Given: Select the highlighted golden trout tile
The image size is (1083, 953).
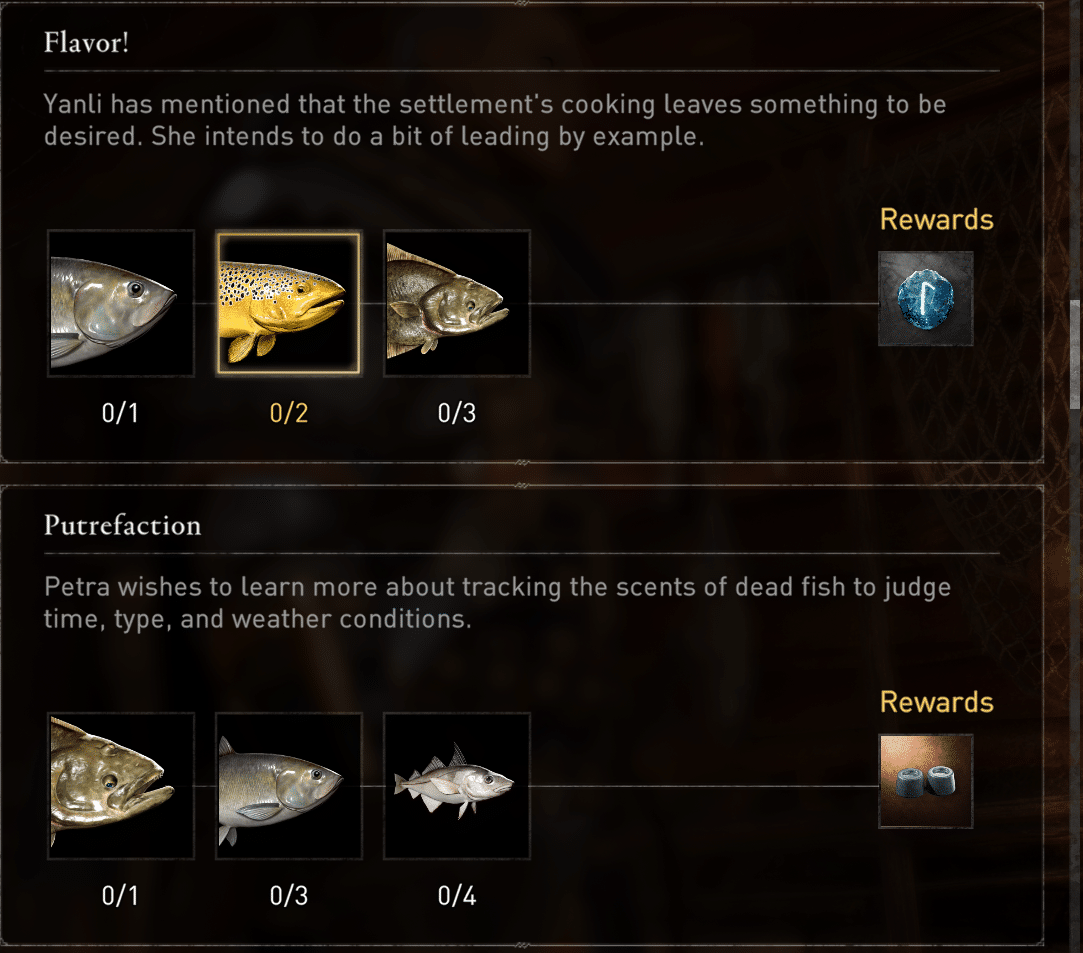Looking at the screenshot, I should pyautogui.click(x=288, y=304).
